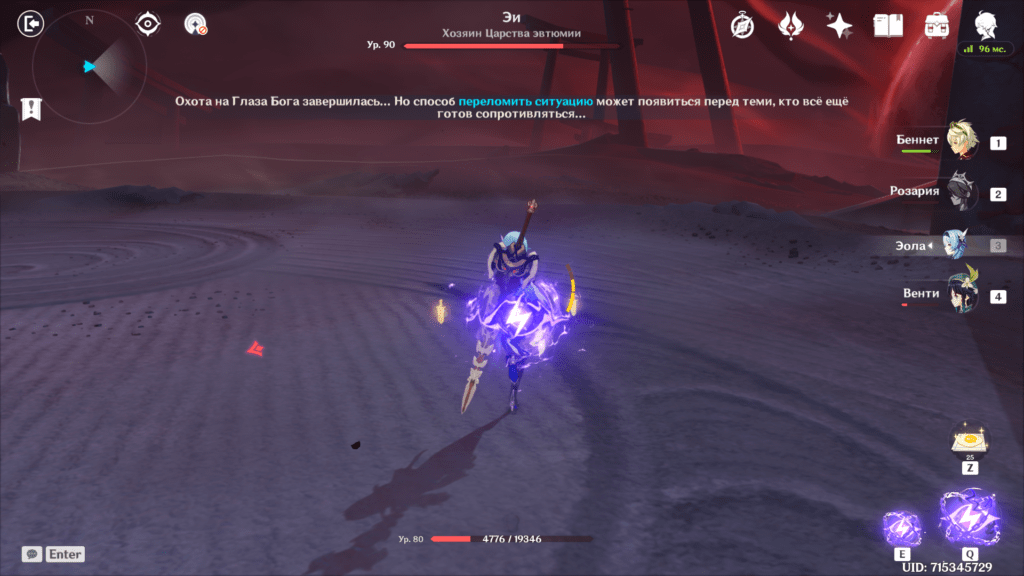Open the circular minimap
The image size is (1024, 576).
coord(89,67)
